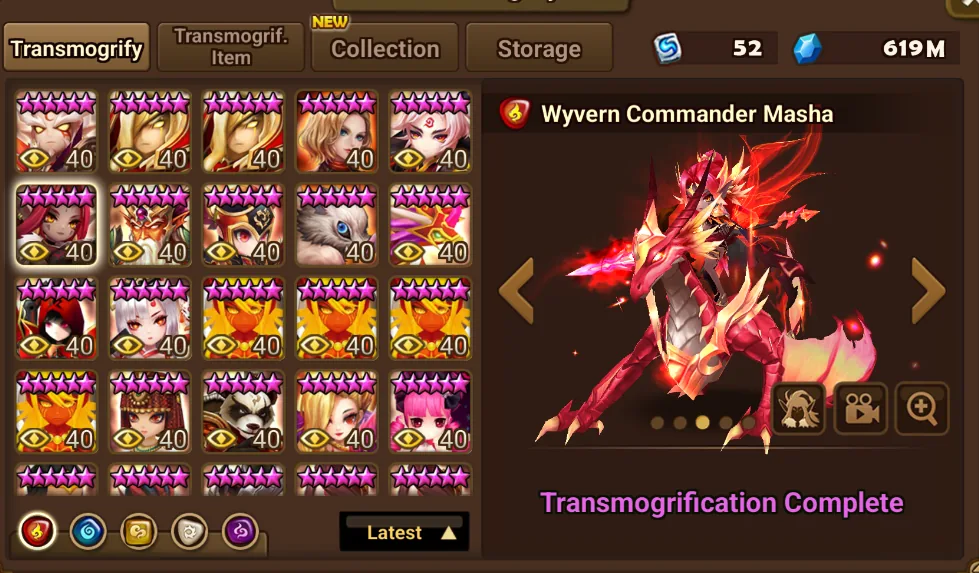Open the Latest sort dropdown
The image size is (979, 573).
point(404,532)
